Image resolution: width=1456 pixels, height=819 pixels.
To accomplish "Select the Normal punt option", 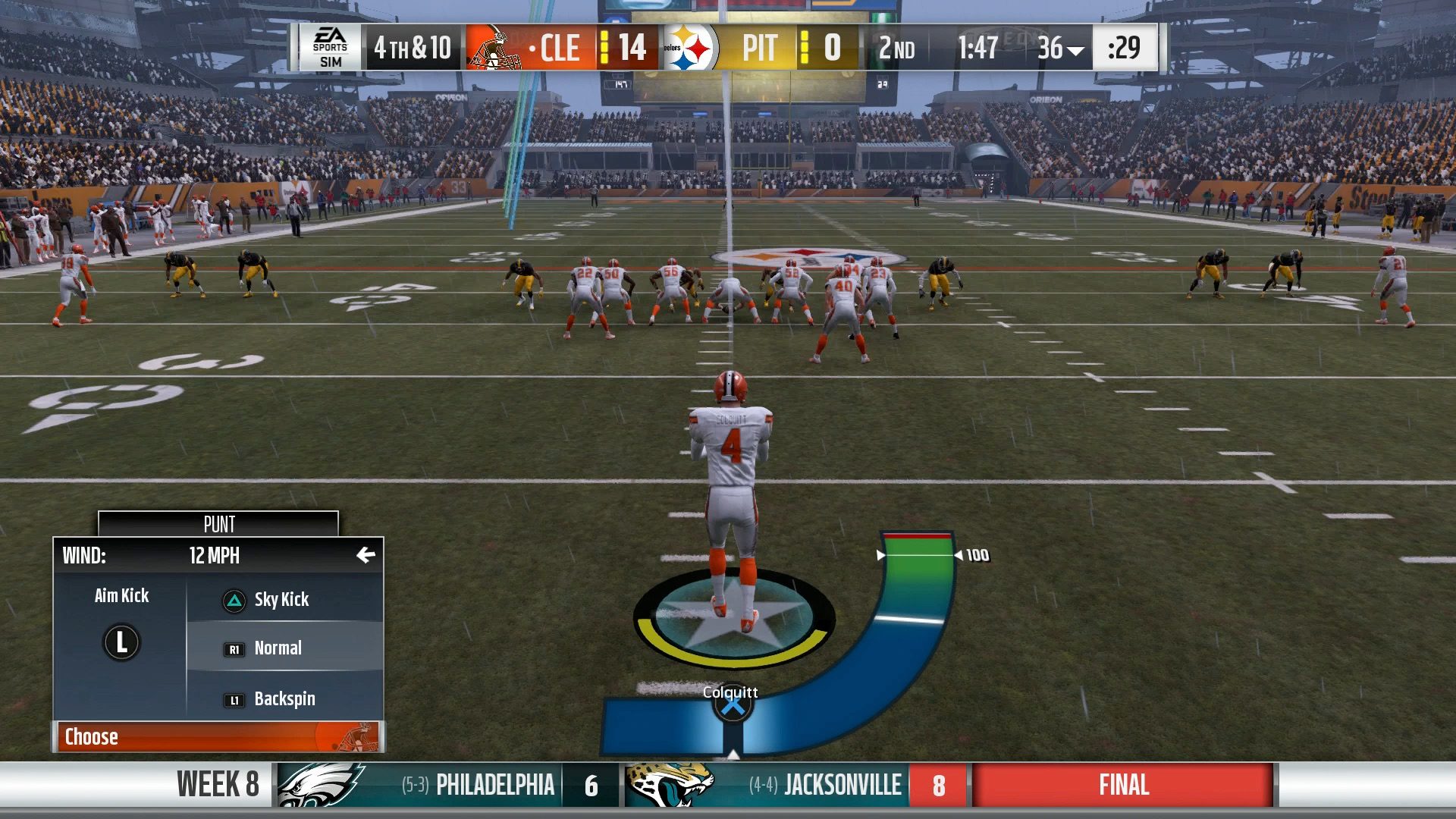I will [x=281, y=648].
